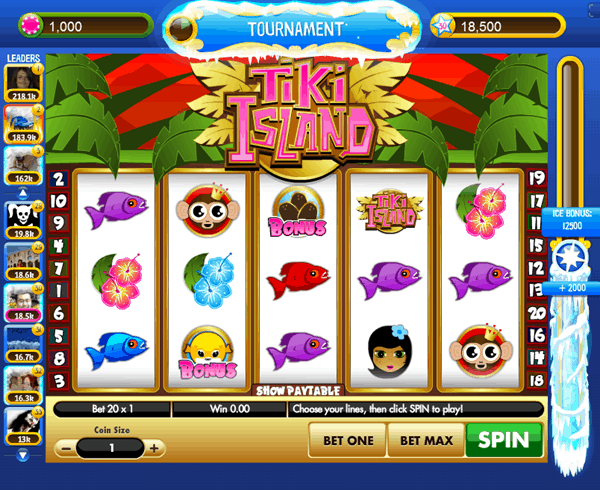View the leader with 13k score

[22, 427]
